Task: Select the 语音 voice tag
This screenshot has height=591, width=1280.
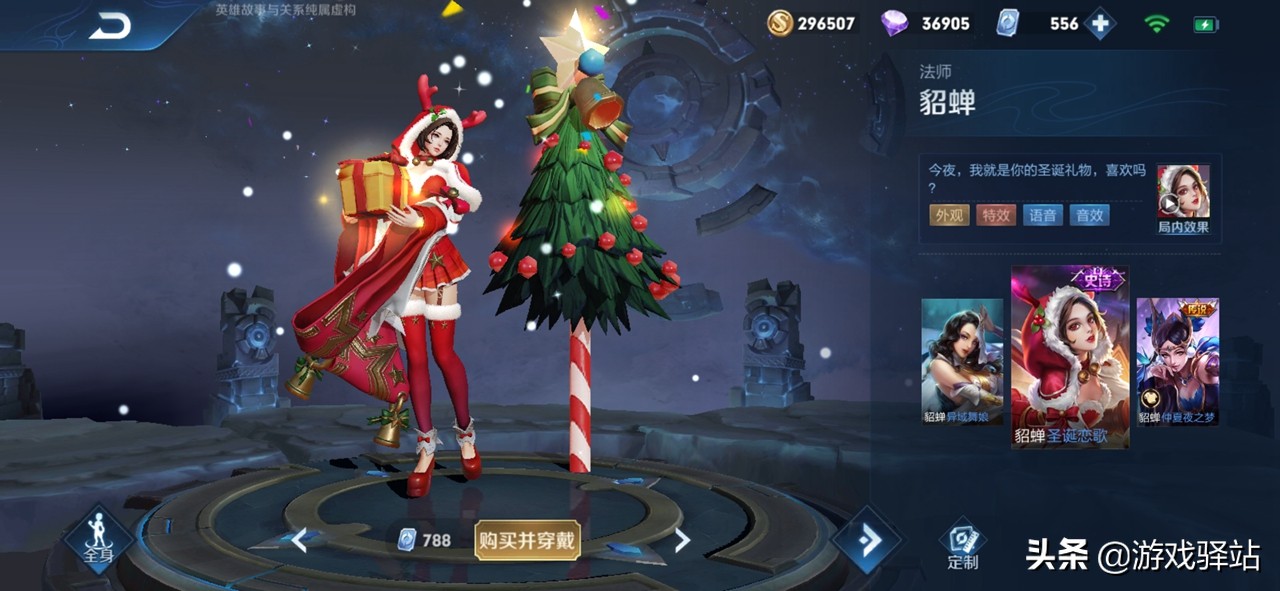Action: [x=1042, y=215]
